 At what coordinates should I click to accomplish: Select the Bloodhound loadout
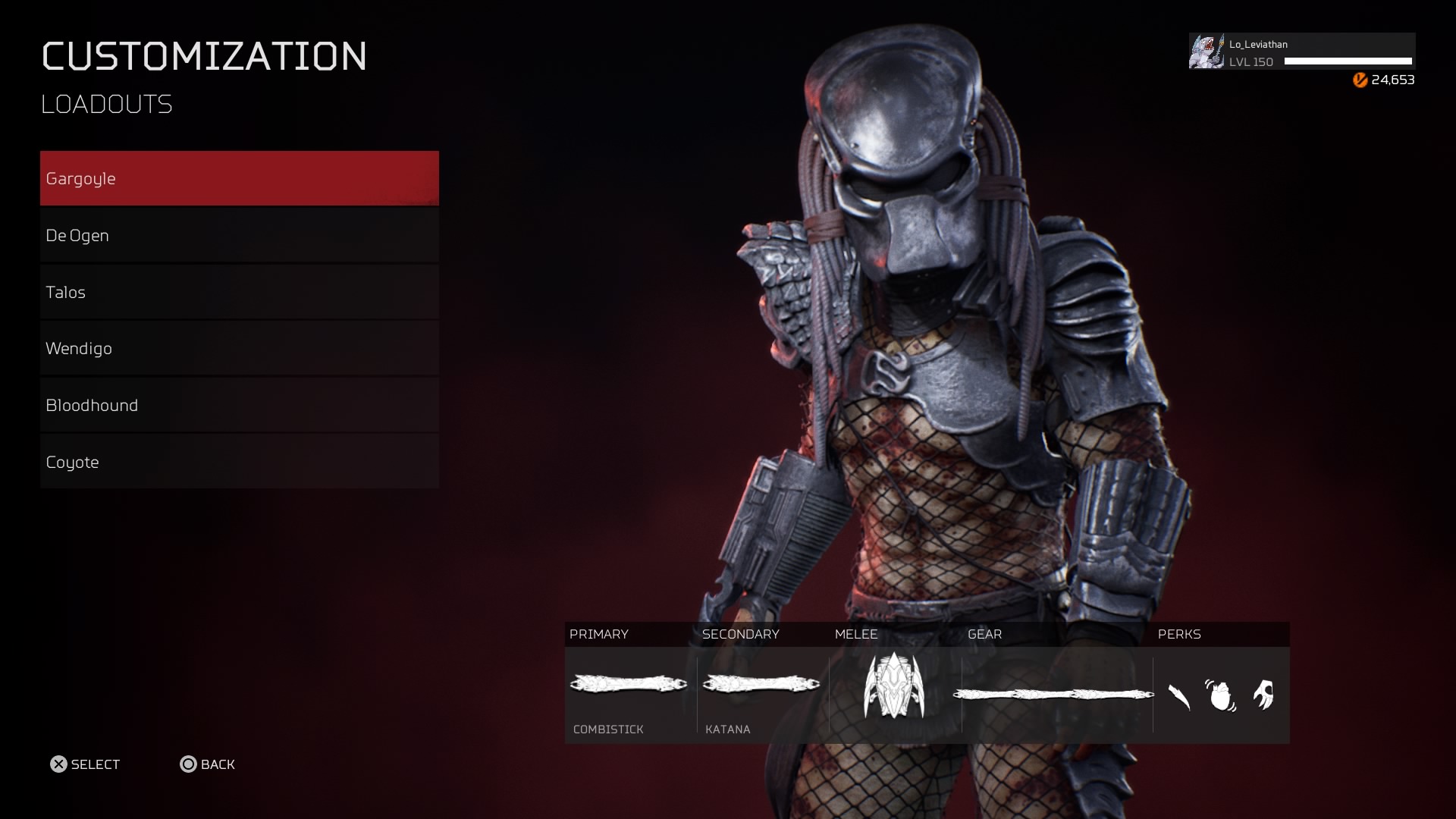pyautogui.click(x=239, y=405)
